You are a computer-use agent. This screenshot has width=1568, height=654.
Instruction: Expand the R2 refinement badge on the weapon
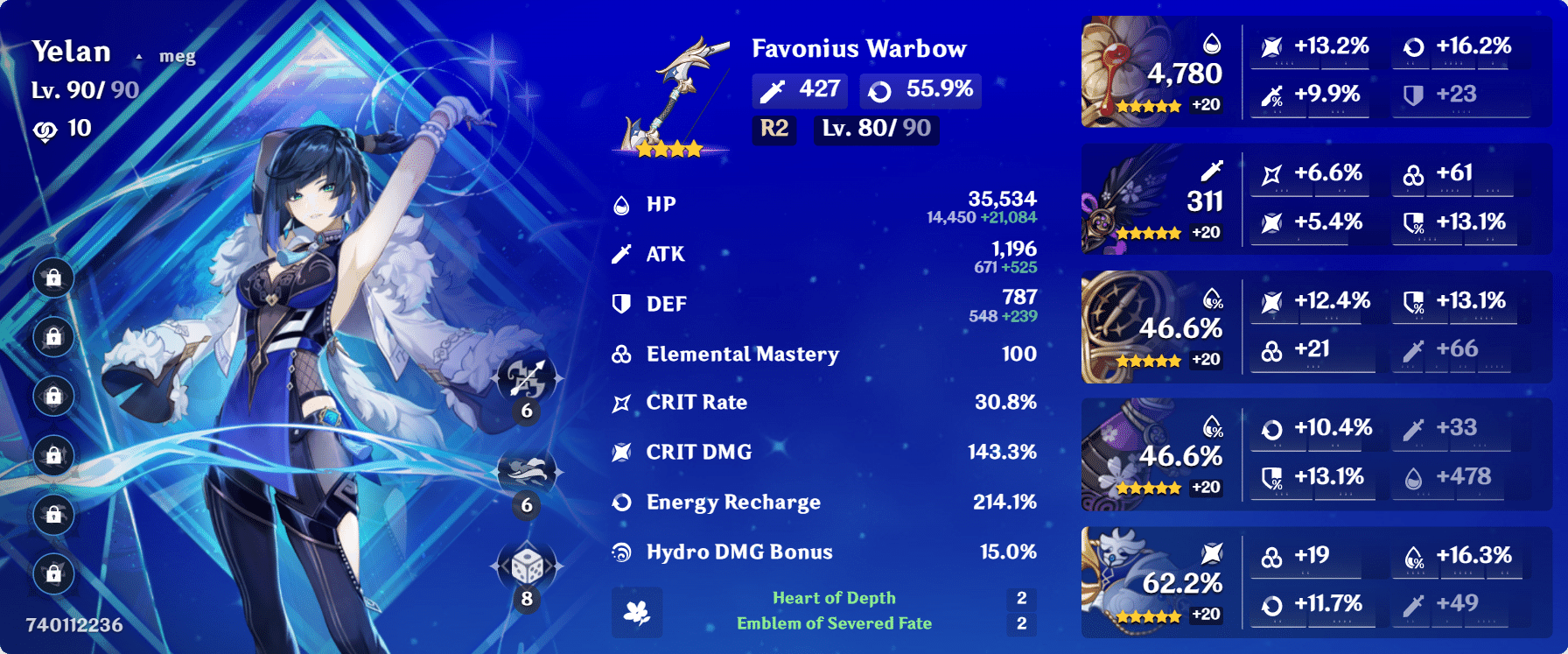[773, 130]
